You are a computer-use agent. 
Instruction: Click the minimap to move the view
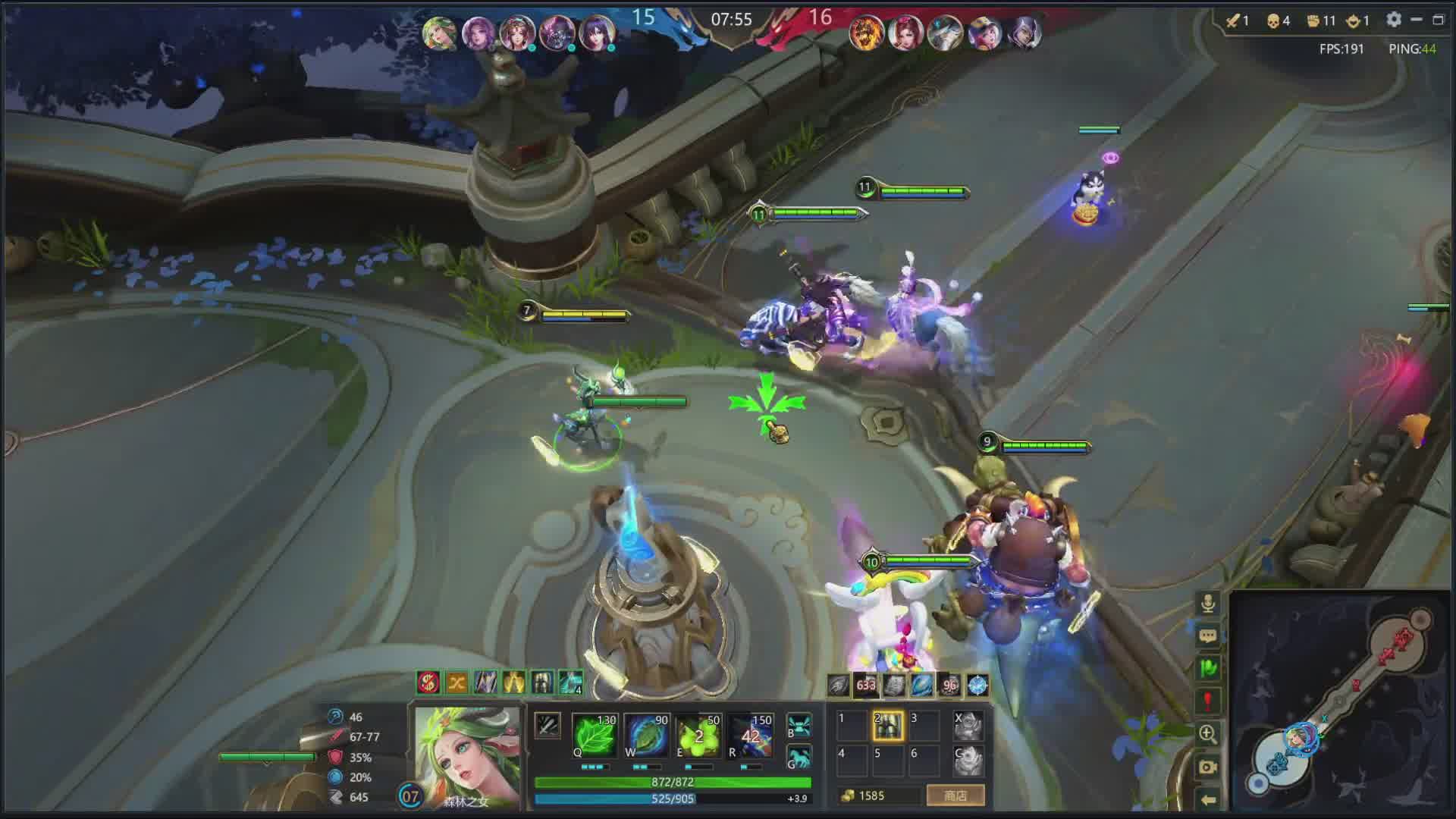coord(1342,701)
